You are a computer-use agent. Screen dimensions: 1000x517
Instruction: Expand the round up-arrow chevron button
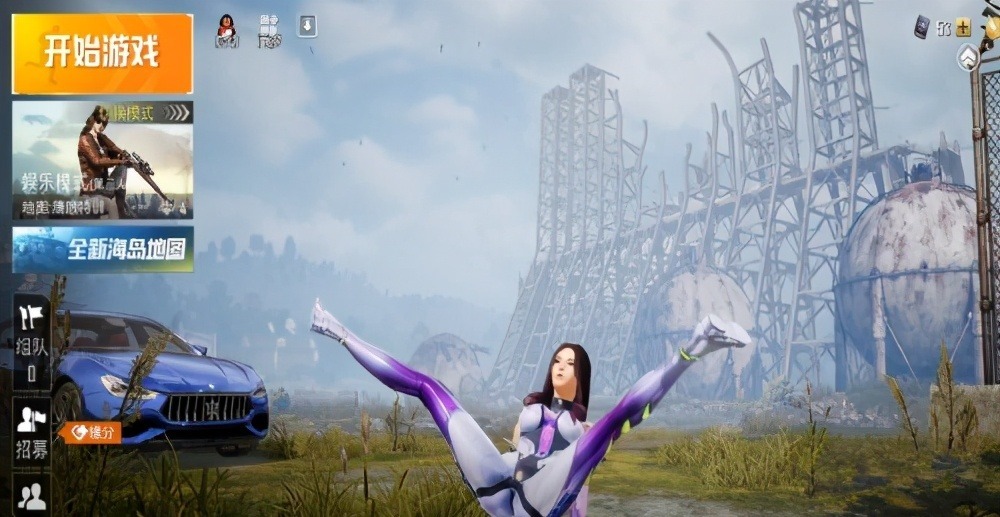[x=967, y=58]
